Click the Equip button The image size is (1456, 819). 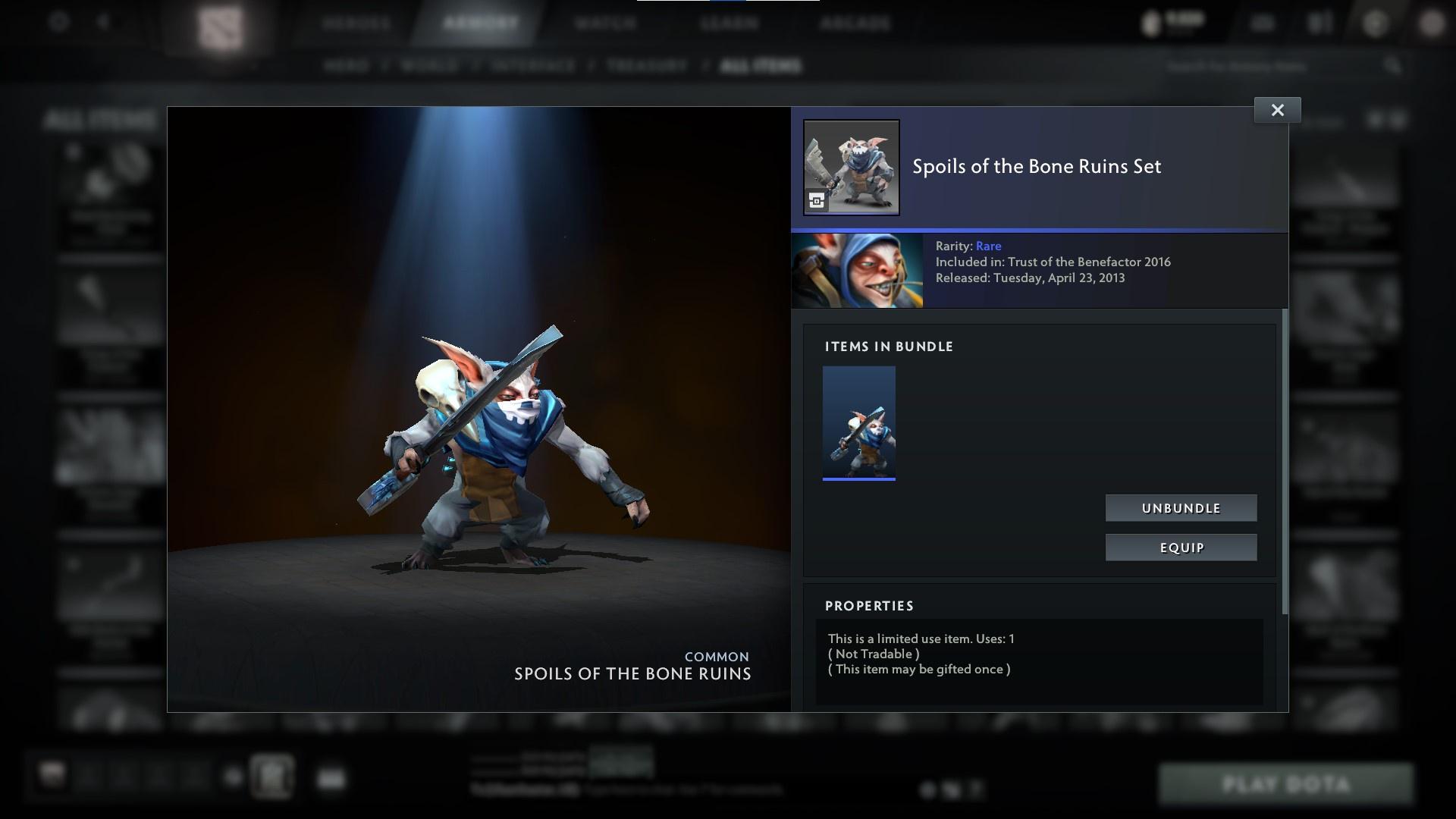(1181, 547)
